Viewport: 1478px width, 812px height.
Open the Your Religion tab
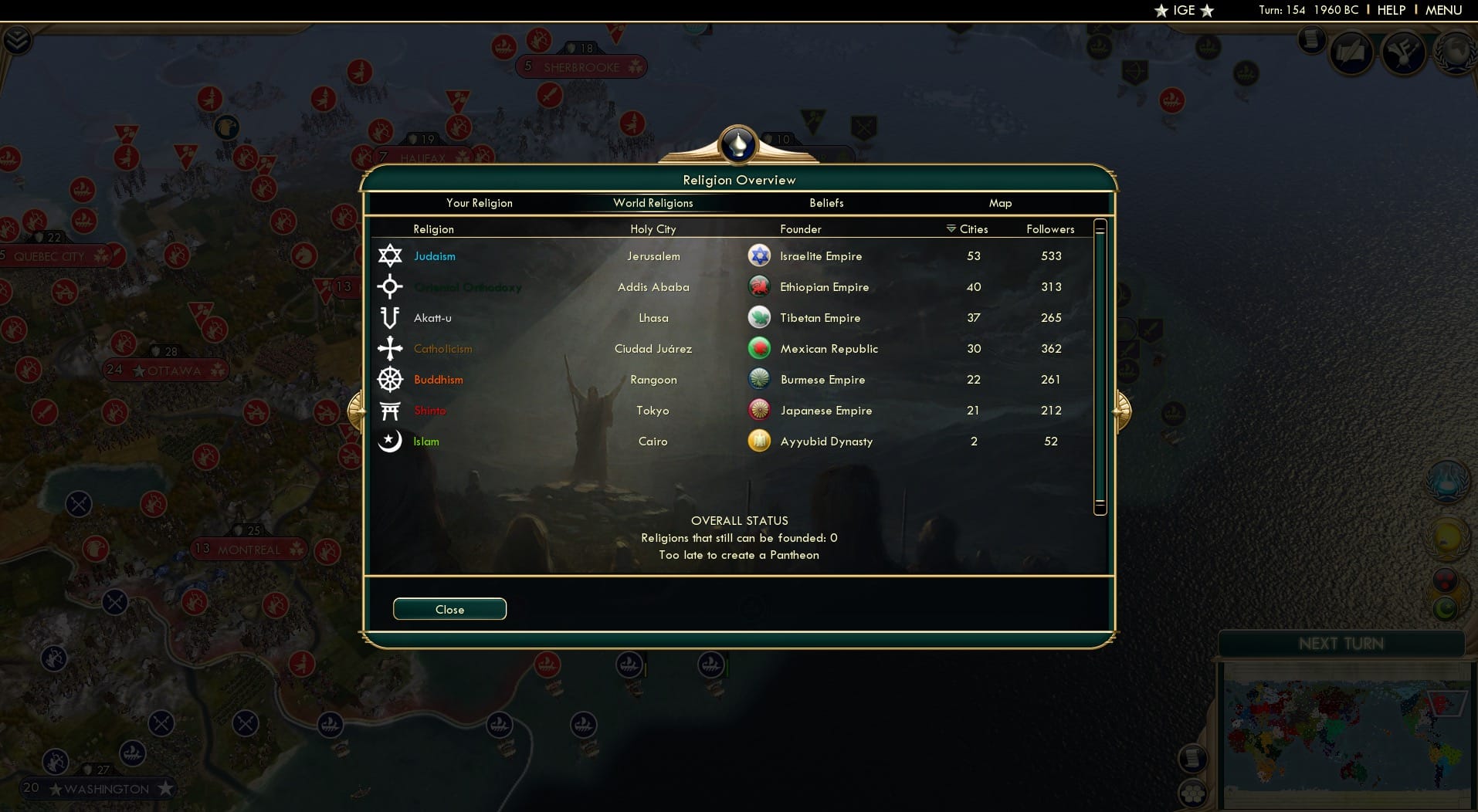pyautogui.click(x=480, y=203)
